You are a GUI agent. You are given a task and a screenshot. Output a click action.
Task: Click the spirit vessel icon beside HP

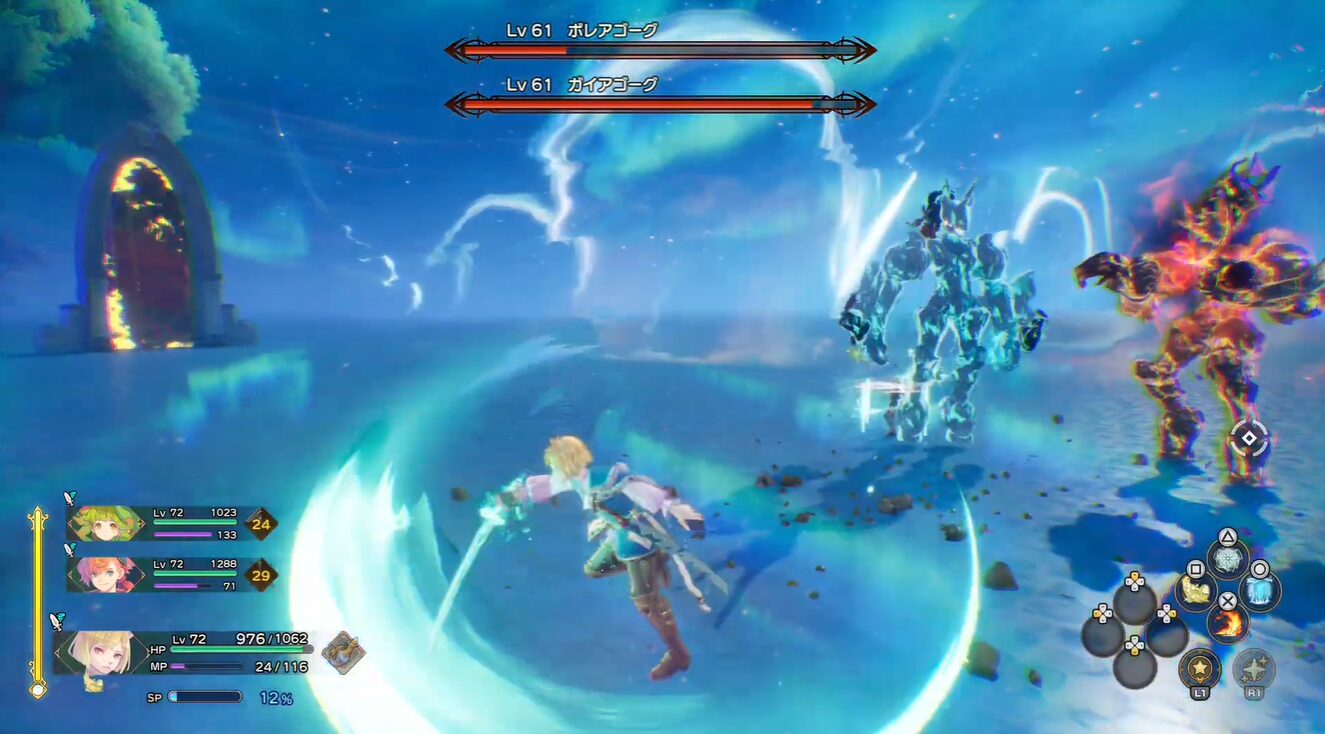(343, 652)
